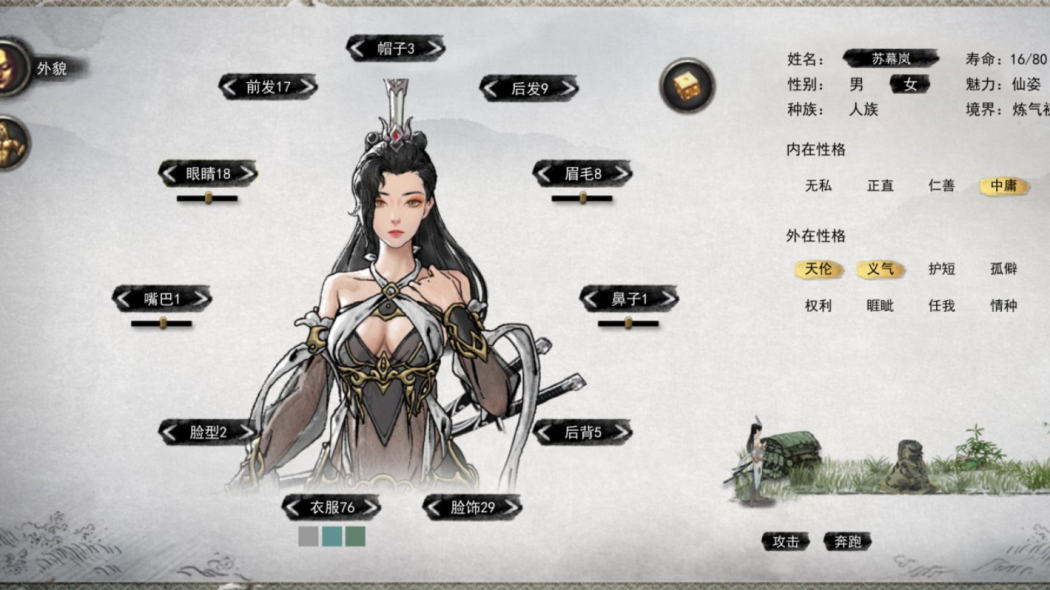
Task: Click the right arrow on 鼻子1
Action: point(666,298)
